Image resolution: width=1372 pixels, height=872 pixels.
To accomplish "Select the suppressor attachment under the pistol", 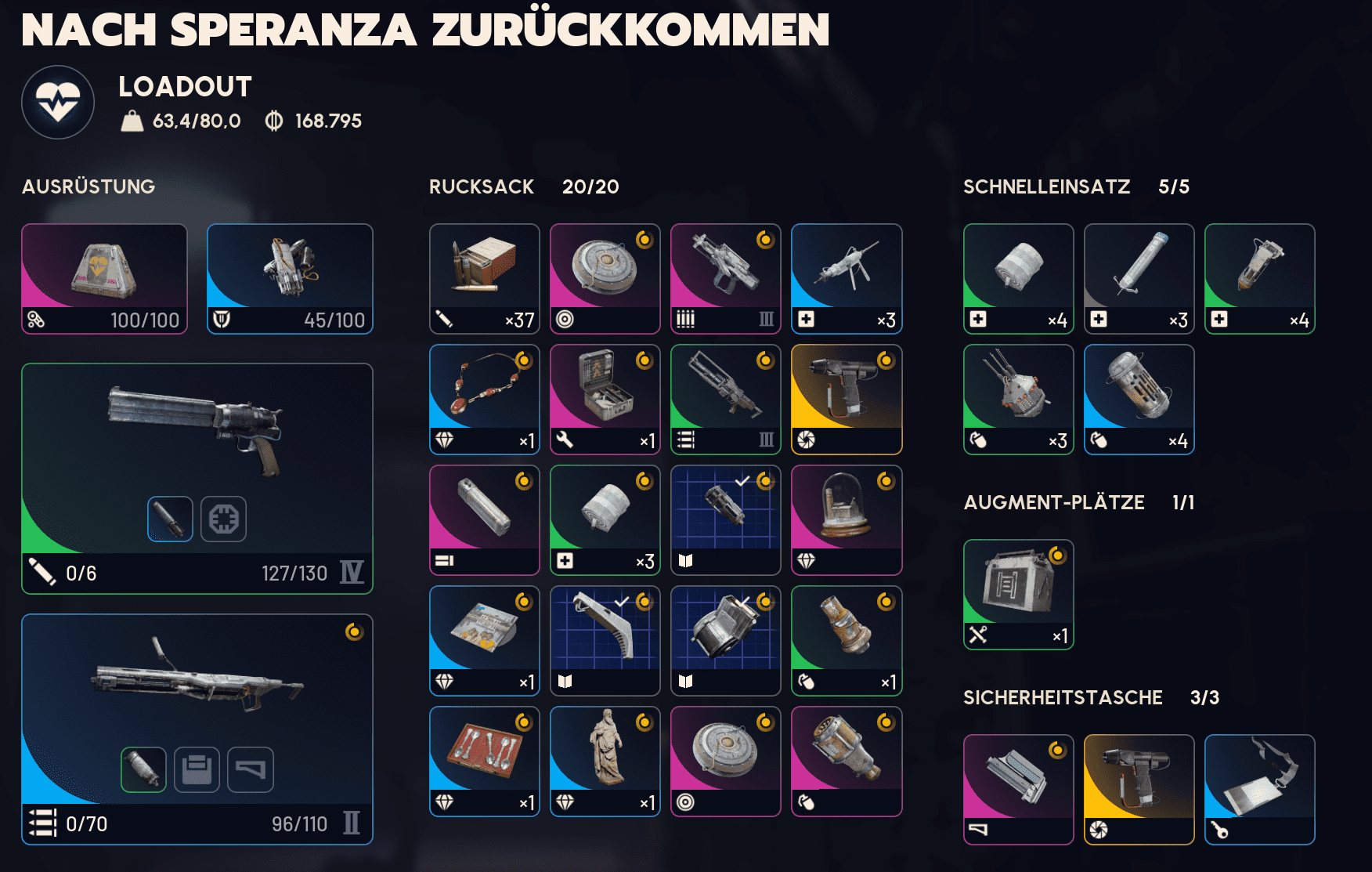I will [171, 519].
